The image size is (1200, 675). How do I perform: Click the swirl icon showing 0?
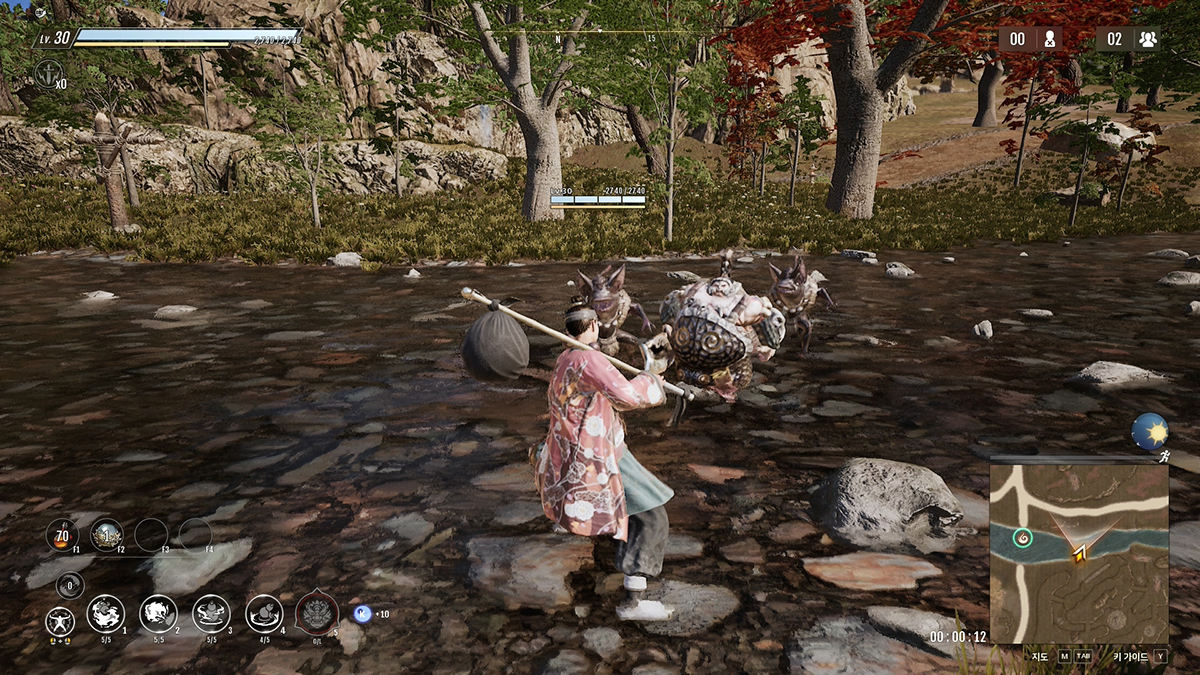click(70, 585)
